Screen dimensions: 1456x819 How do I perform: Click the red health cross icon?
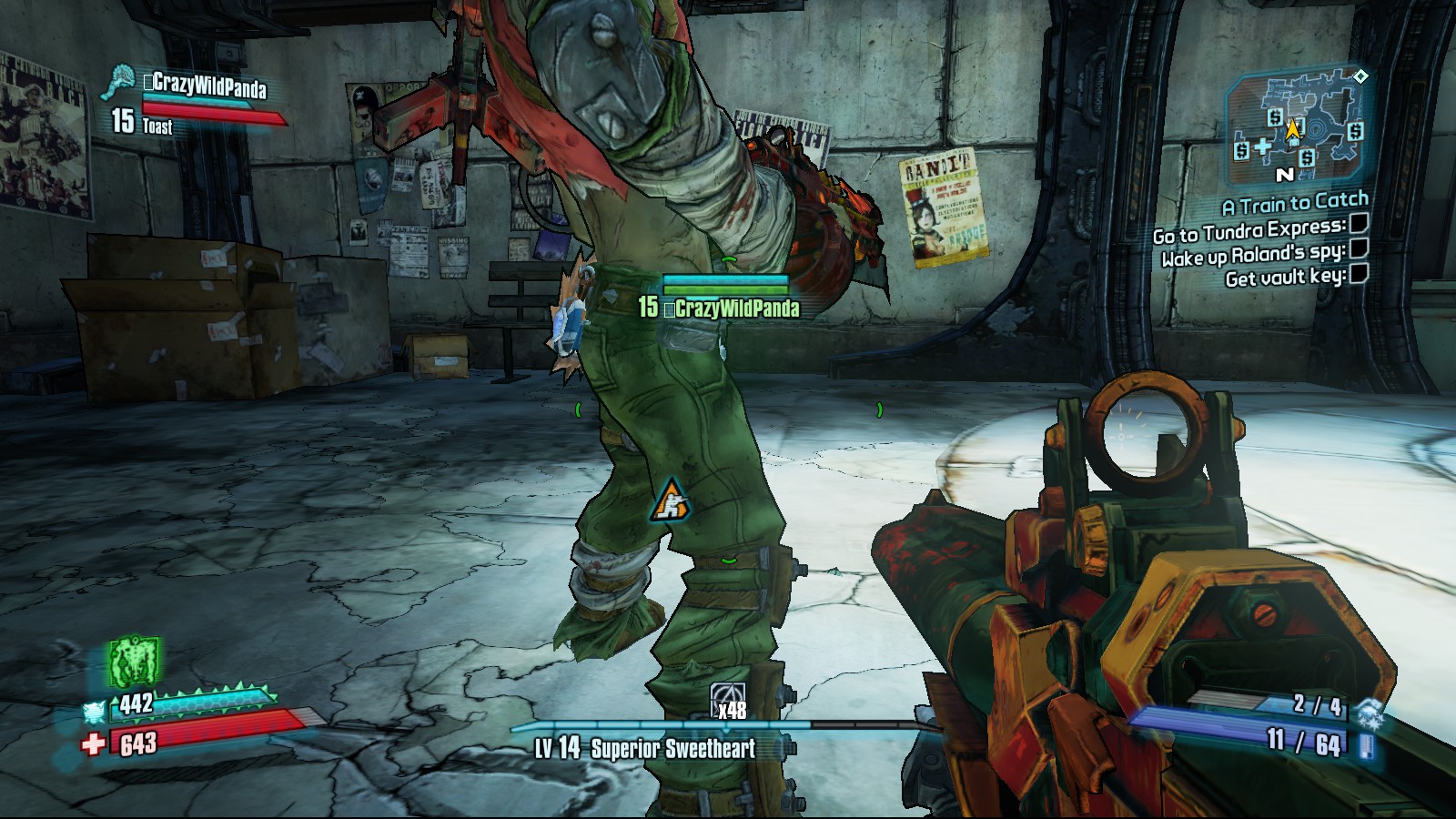pyautogui.click(x=93, y=744)
